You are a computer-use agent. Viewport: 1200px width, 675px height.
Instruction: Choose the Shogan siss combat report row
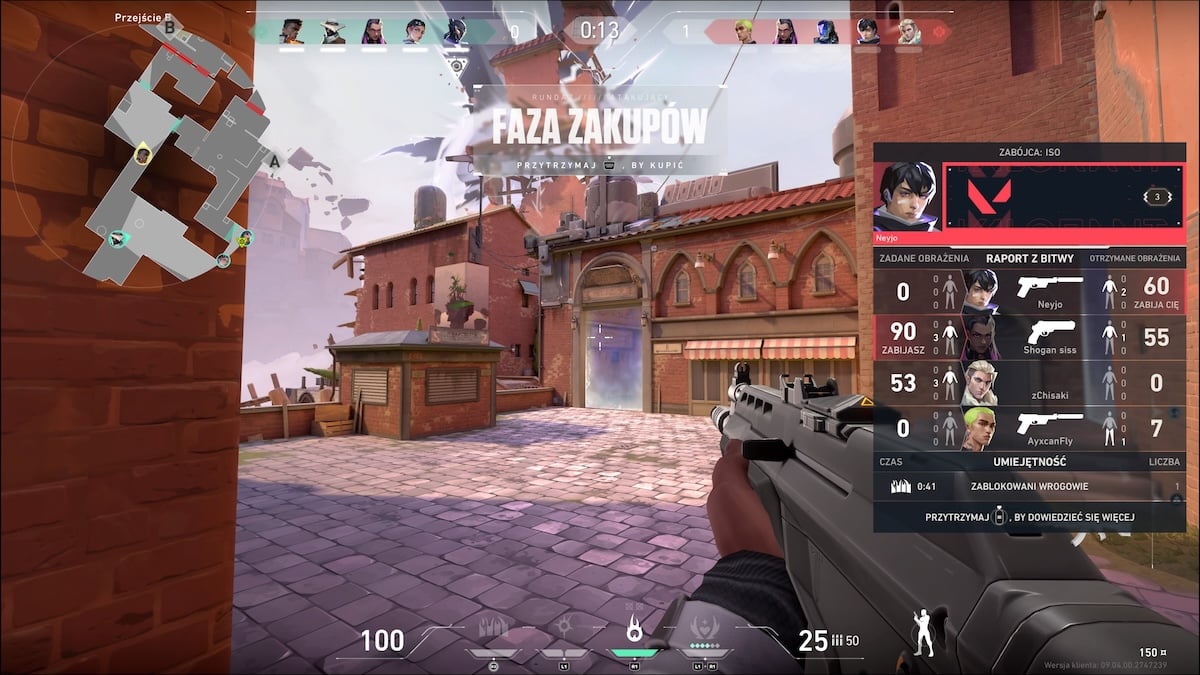pos(1028,337)
